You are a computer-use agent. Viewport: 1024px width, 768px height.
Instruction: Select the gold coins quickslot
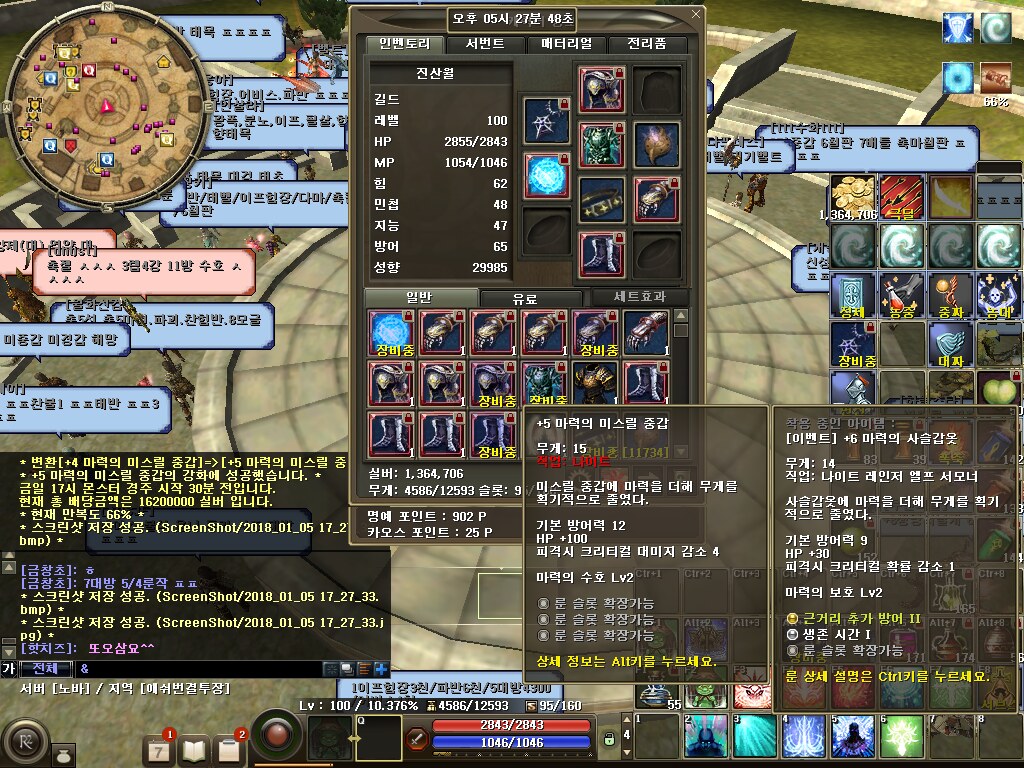[853, 196]
